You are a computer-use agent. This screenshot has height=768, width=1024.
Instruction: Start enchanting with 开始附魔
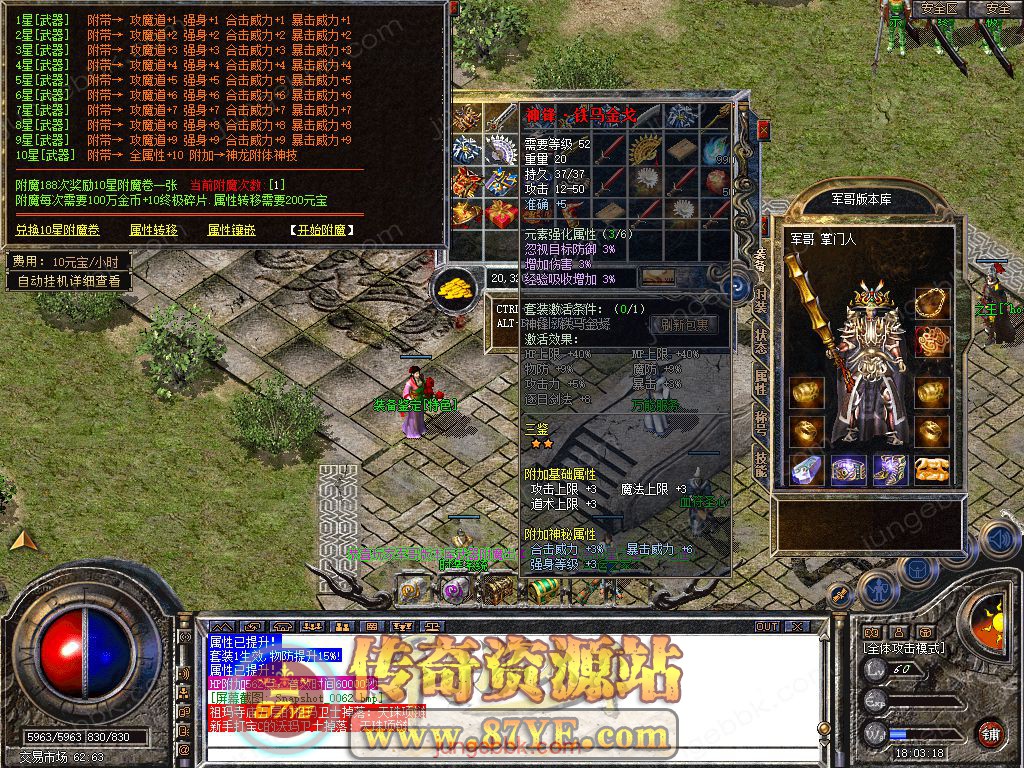(x=322, y=230)
